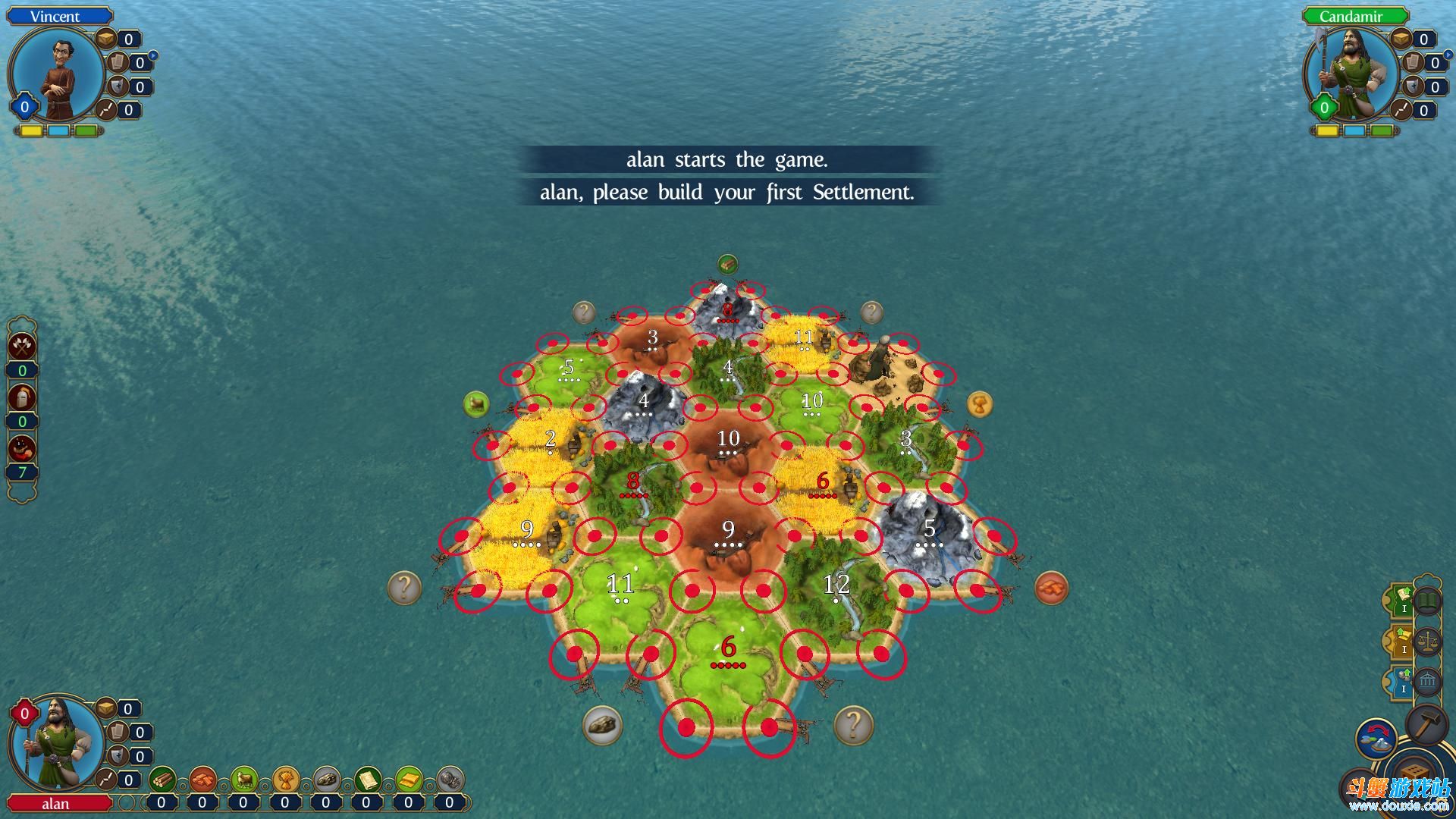Click the barbarian ship countdown icon
This screenshot has height=819, width=1456.
[x=22, y=448]
